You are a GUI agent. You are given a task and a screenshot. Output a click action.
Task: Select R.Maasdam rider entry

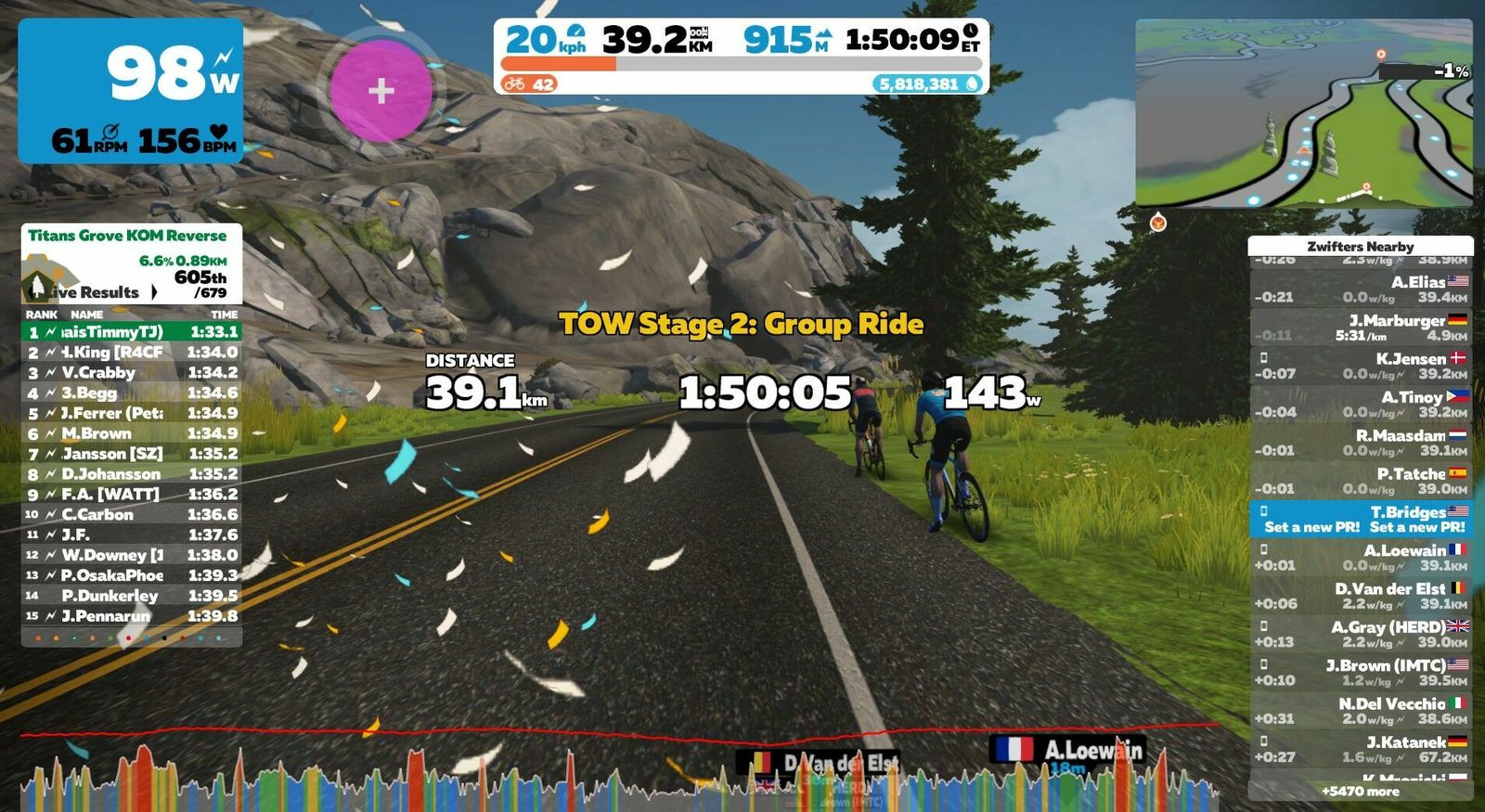pos(1361,443)
